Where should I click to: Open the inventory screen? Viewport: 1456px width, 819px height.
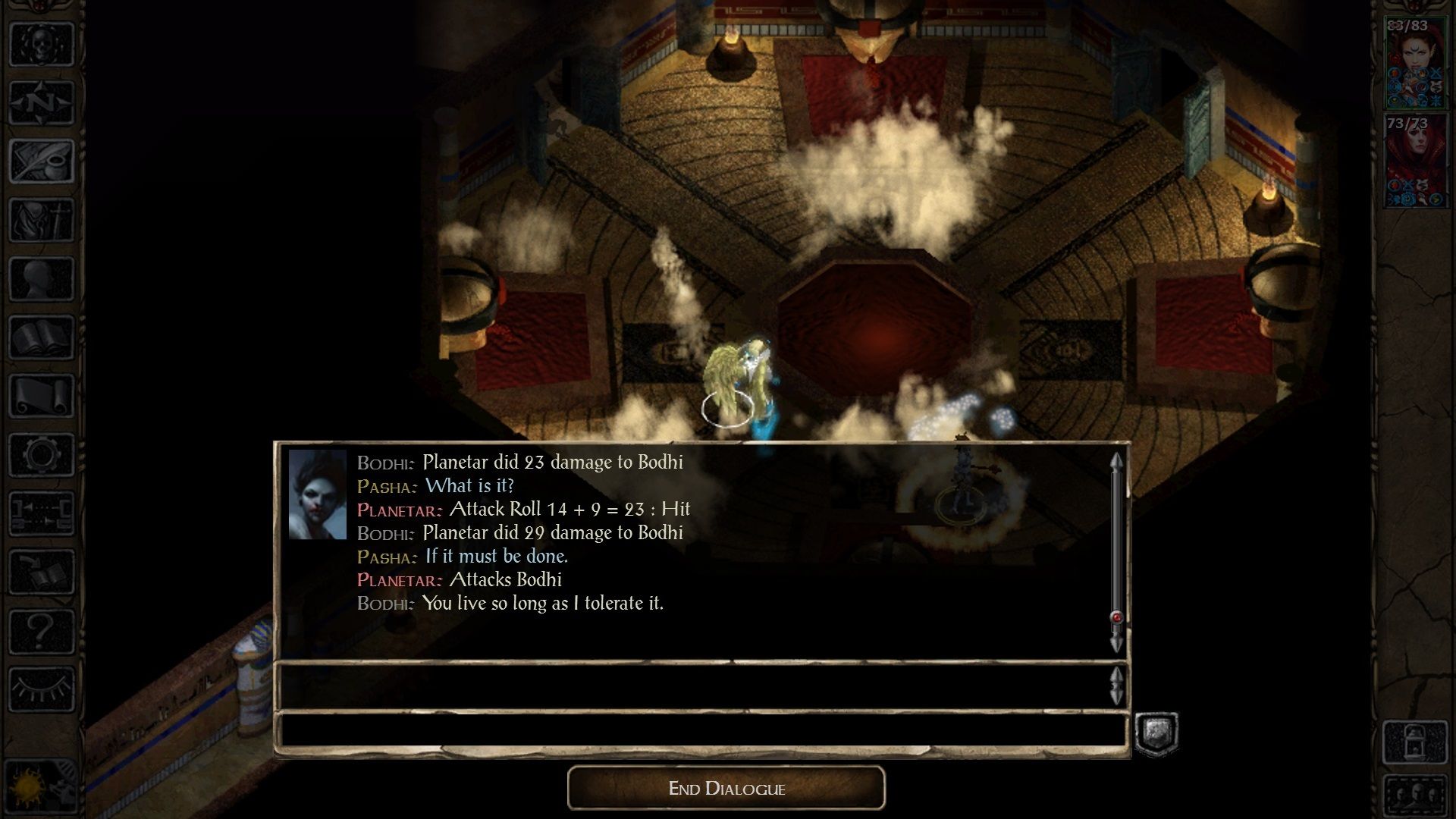[42, 220]
